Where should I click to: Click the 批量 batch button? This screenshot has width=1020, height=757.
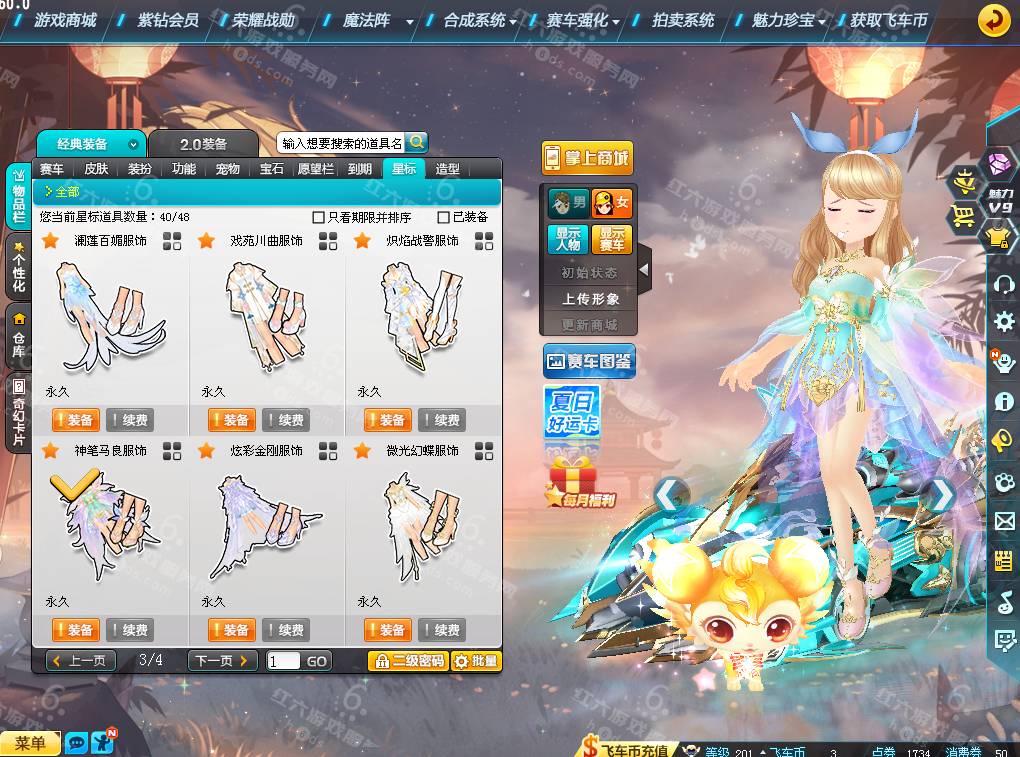click(475, 661)
